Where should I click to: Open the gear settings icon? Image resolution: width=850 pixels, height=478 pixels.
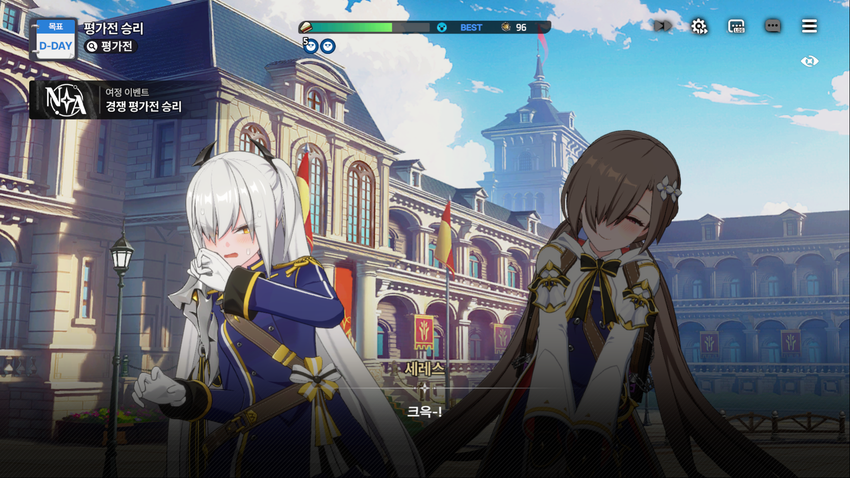(699, 26)
